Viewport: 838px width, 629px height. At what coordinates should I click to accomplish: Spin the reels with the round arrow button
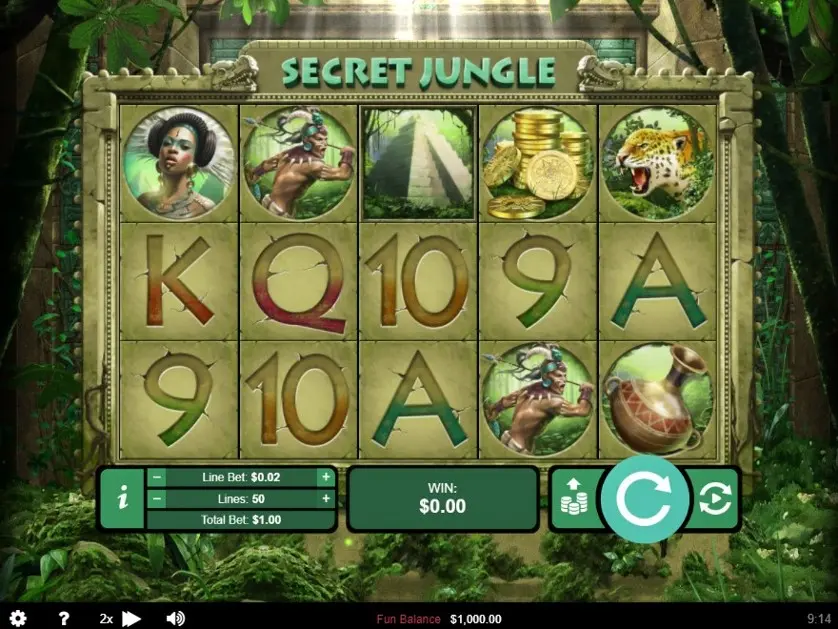(x=645, y=499)
